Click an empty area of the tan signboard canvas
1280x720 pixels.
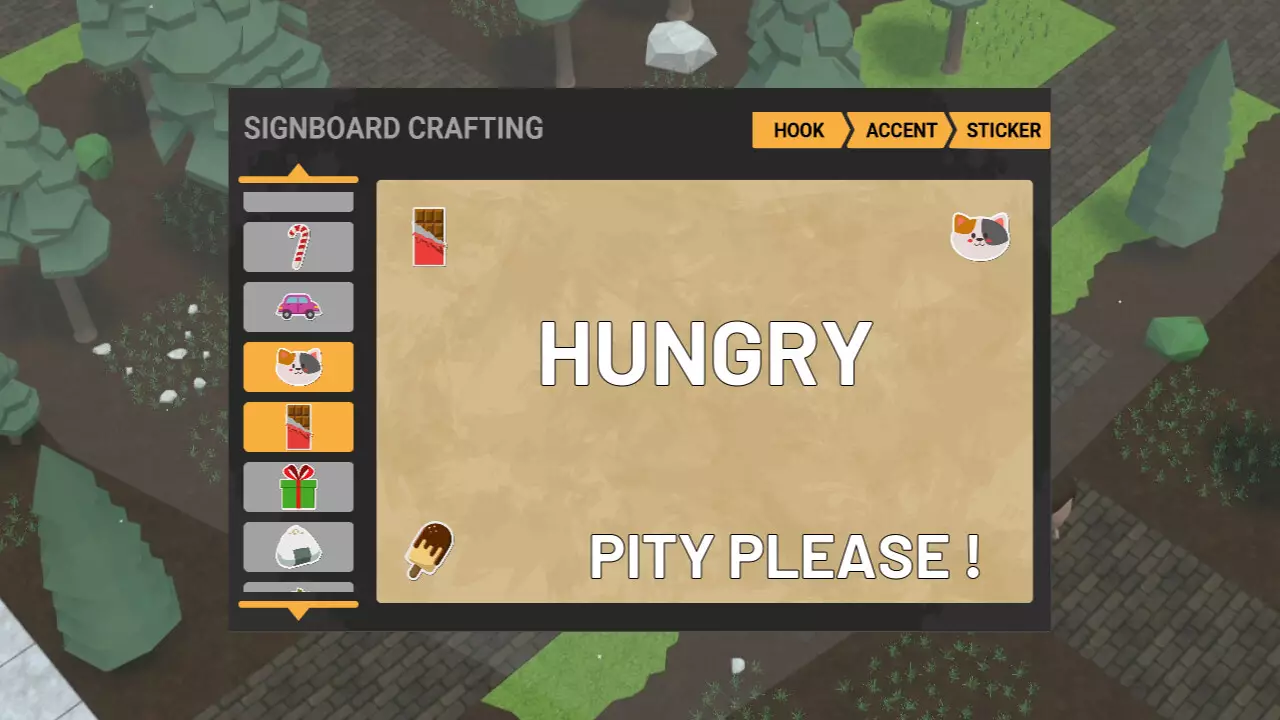pyautogui.click(x=700, y=450)
